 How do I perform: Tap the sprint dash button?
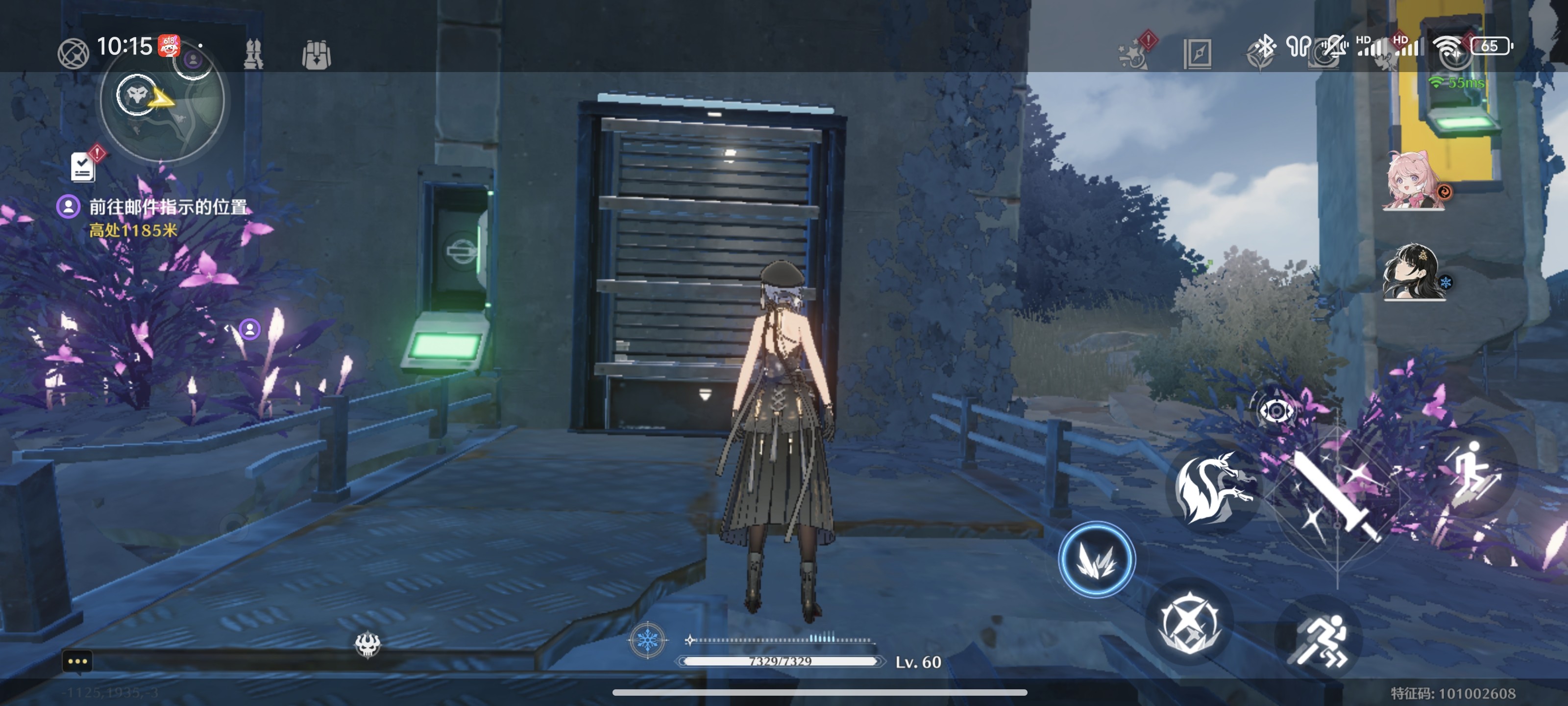coord(1320,640)
